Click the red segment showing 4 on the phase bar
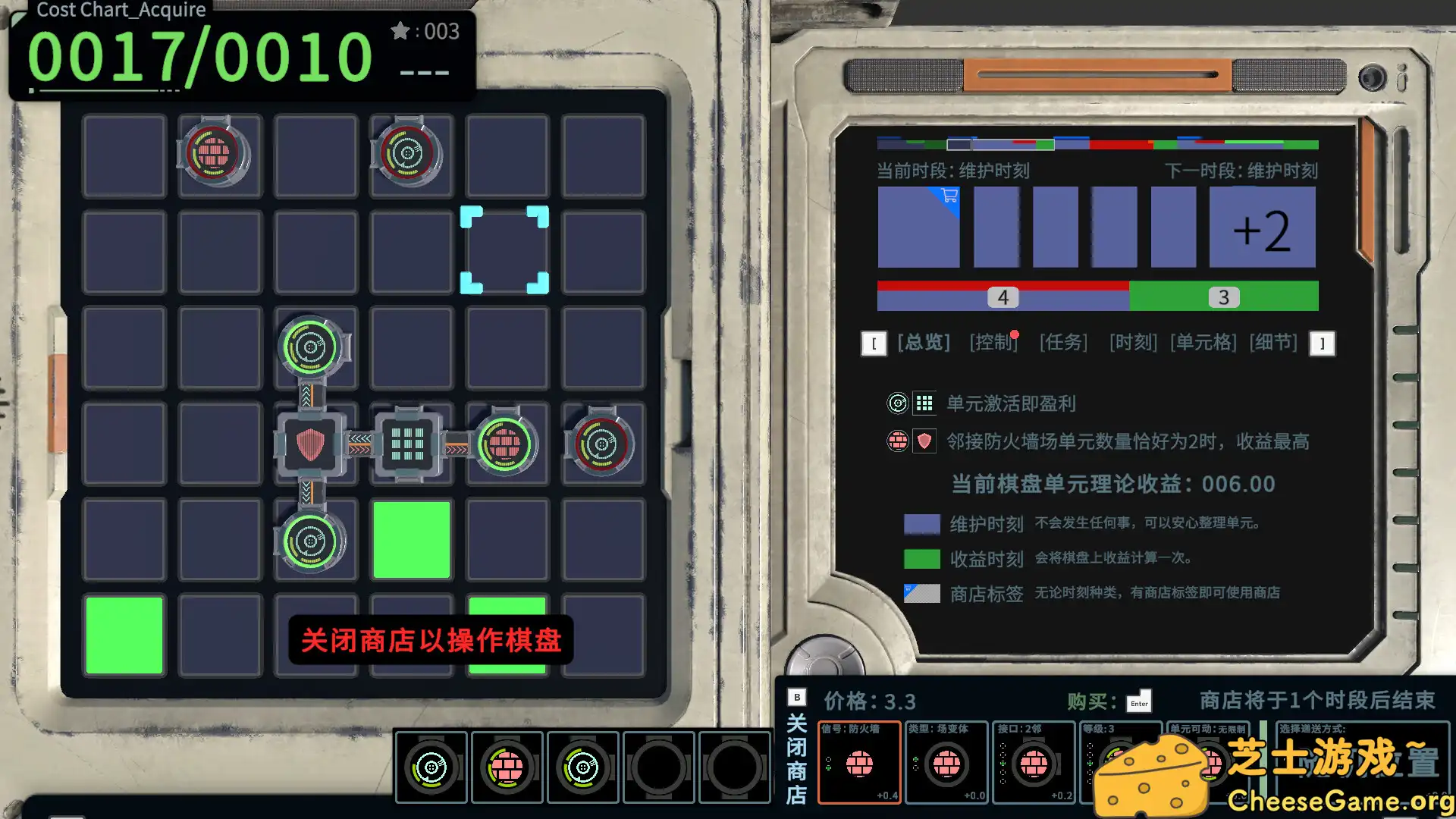The image size is (1456, 819). coord(1003,297)
